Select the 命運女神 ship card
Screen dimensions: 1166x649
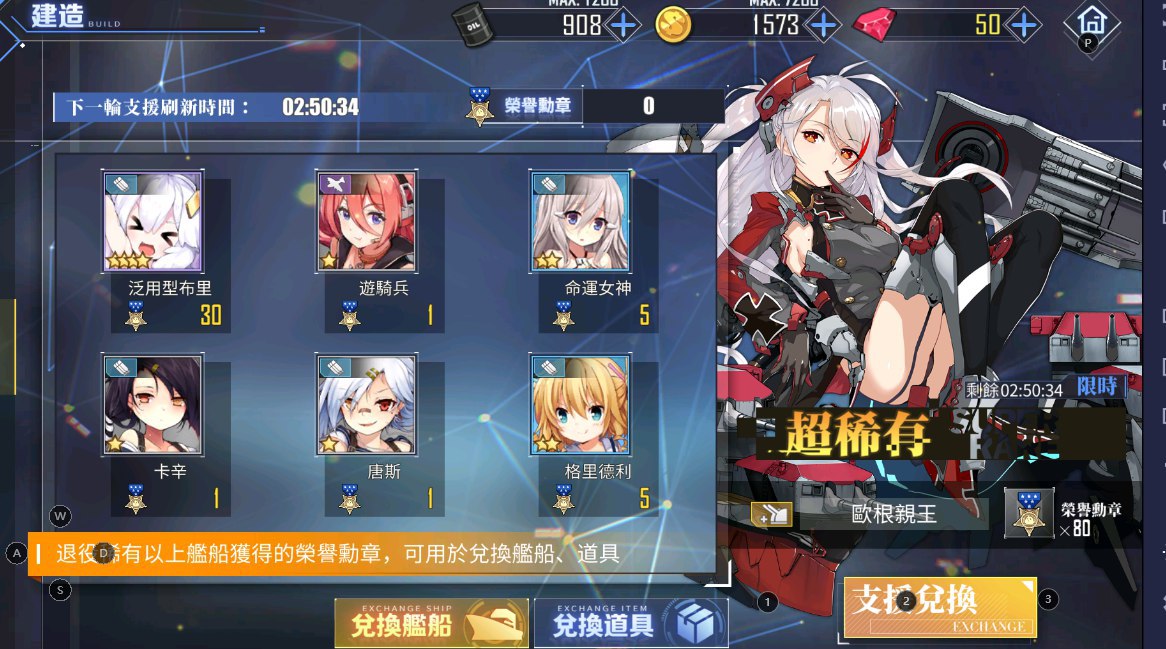click(580, 222)
